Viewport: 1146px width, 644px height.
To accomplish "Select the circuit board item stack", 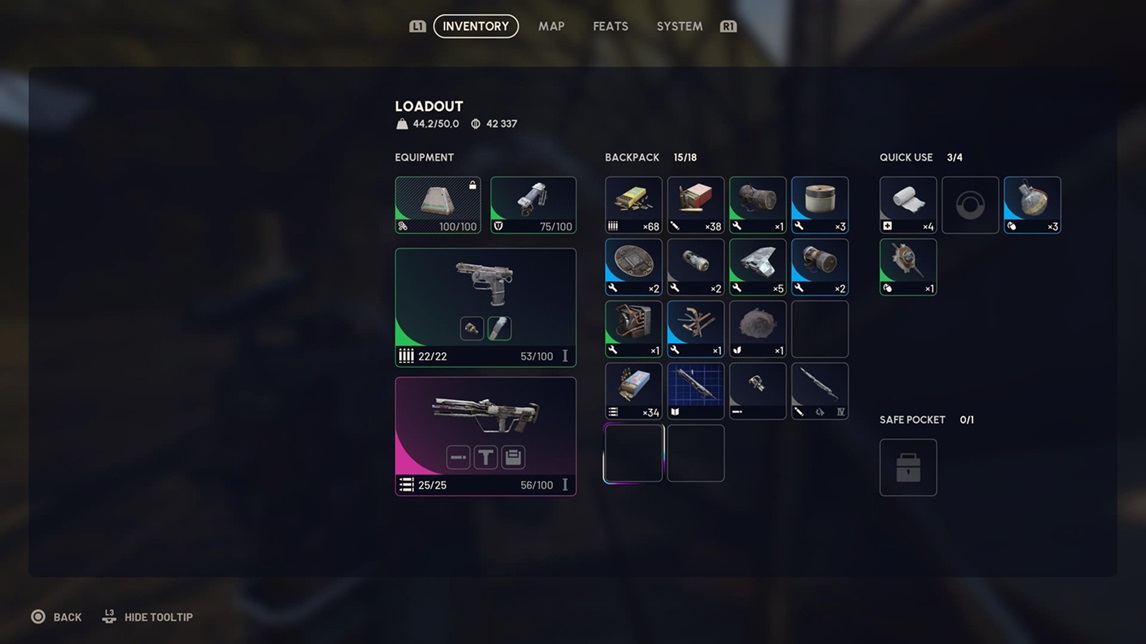I will [633, 329].
